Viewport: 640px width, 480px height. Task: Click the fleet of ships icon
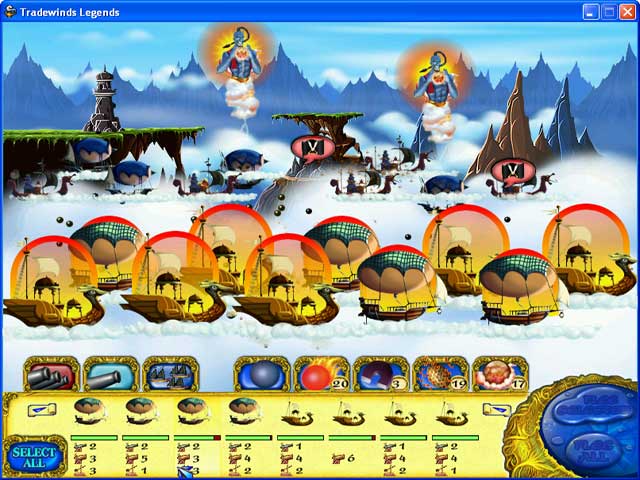[x=170, y=374]
